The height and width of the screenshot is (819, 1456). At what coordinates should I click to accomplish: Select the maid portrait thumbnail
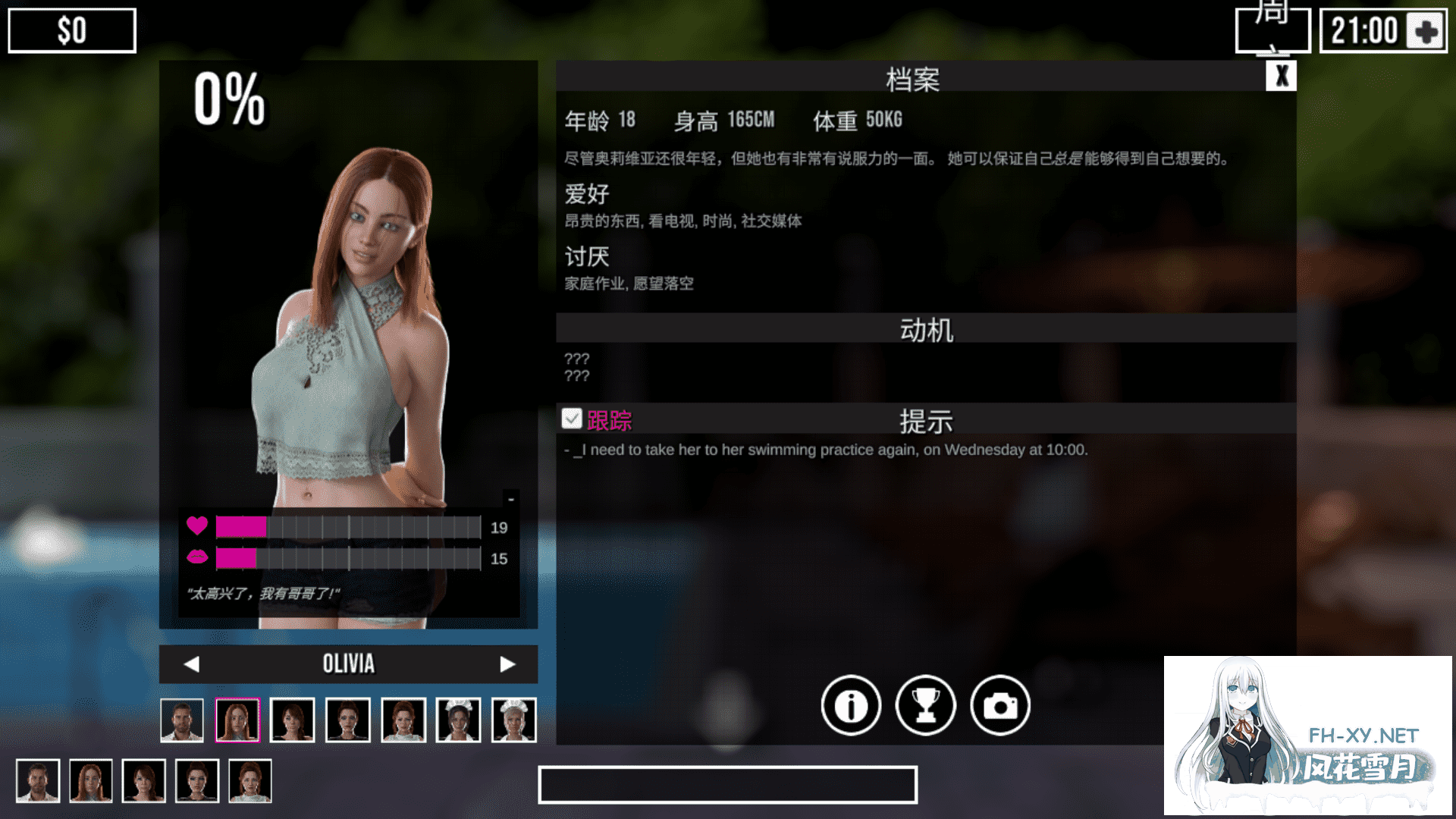coord(513,719)
